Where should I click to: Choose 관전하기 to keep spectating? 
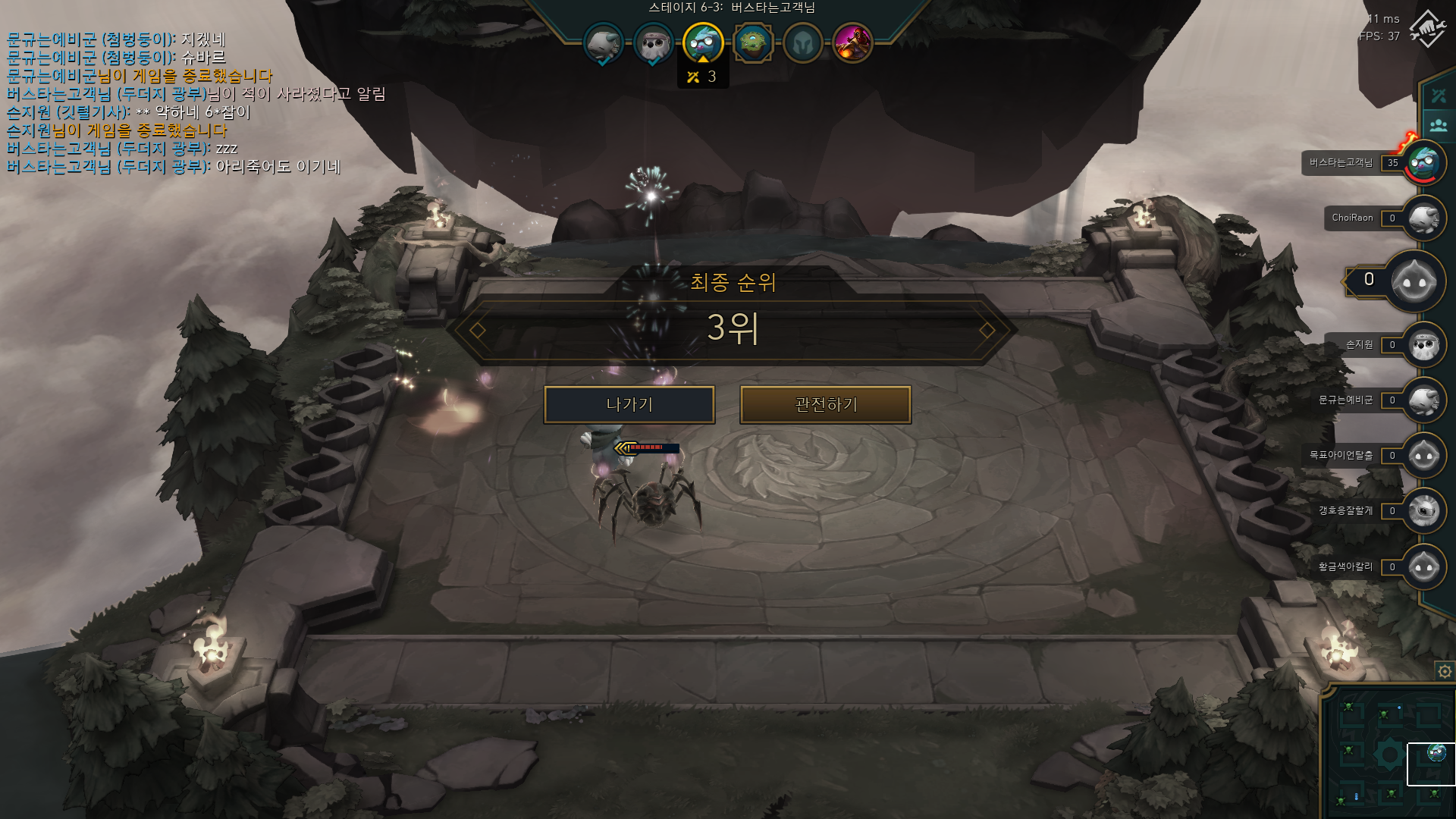(825, 405)
